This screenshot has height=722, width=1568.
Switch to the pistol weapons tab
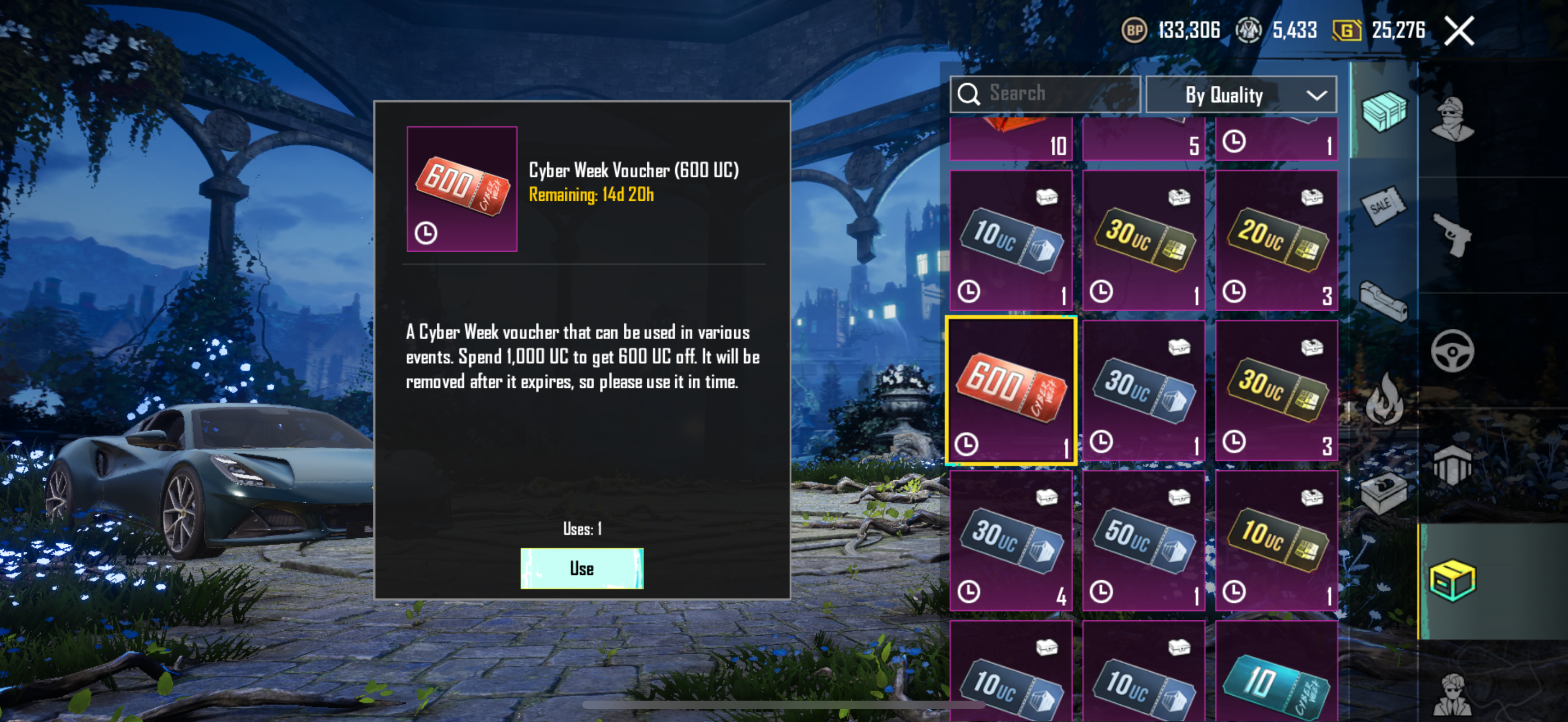tap(1452, 234)
